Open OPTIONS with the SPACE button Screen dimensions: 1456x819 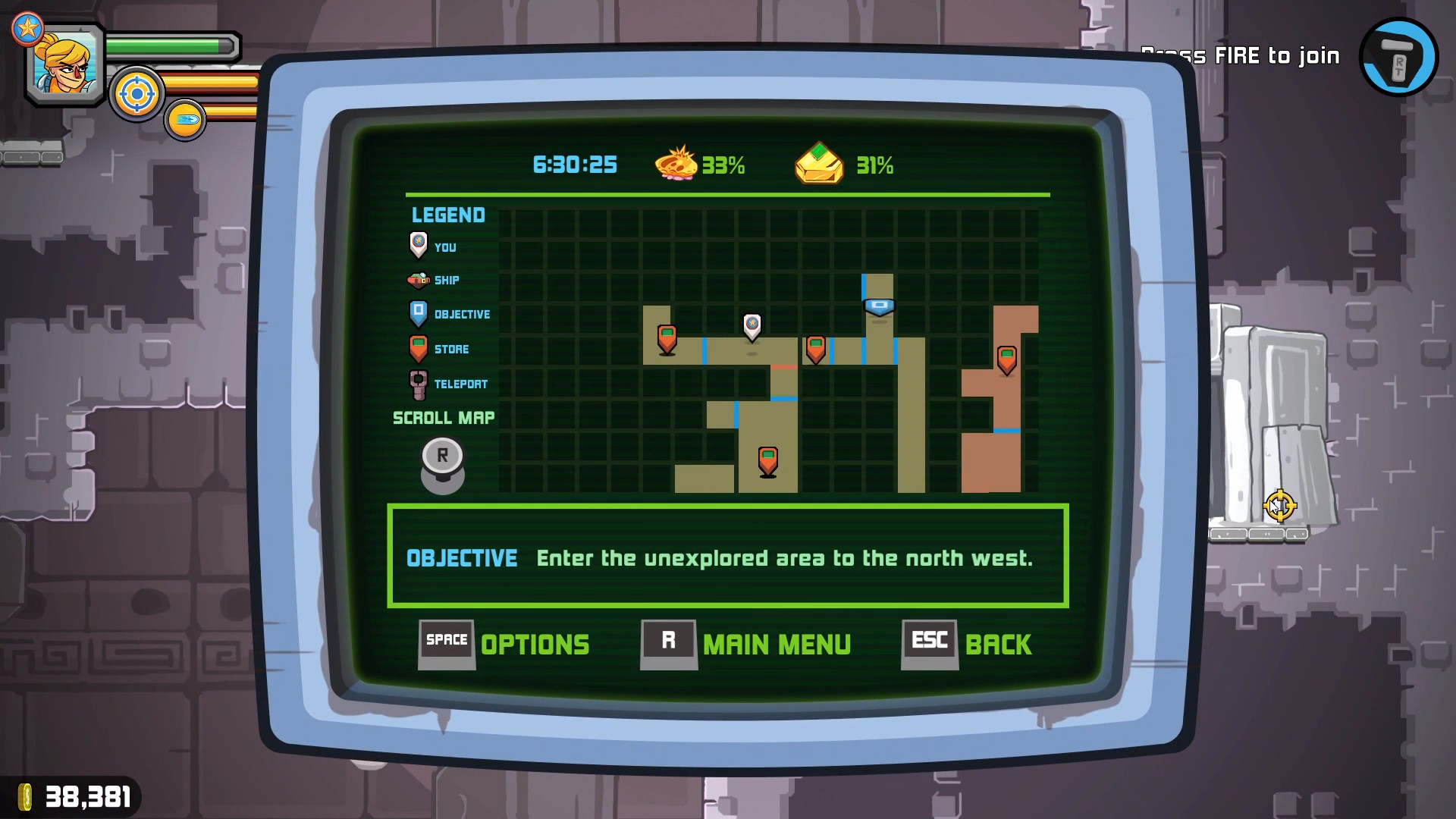click(446, 641)
